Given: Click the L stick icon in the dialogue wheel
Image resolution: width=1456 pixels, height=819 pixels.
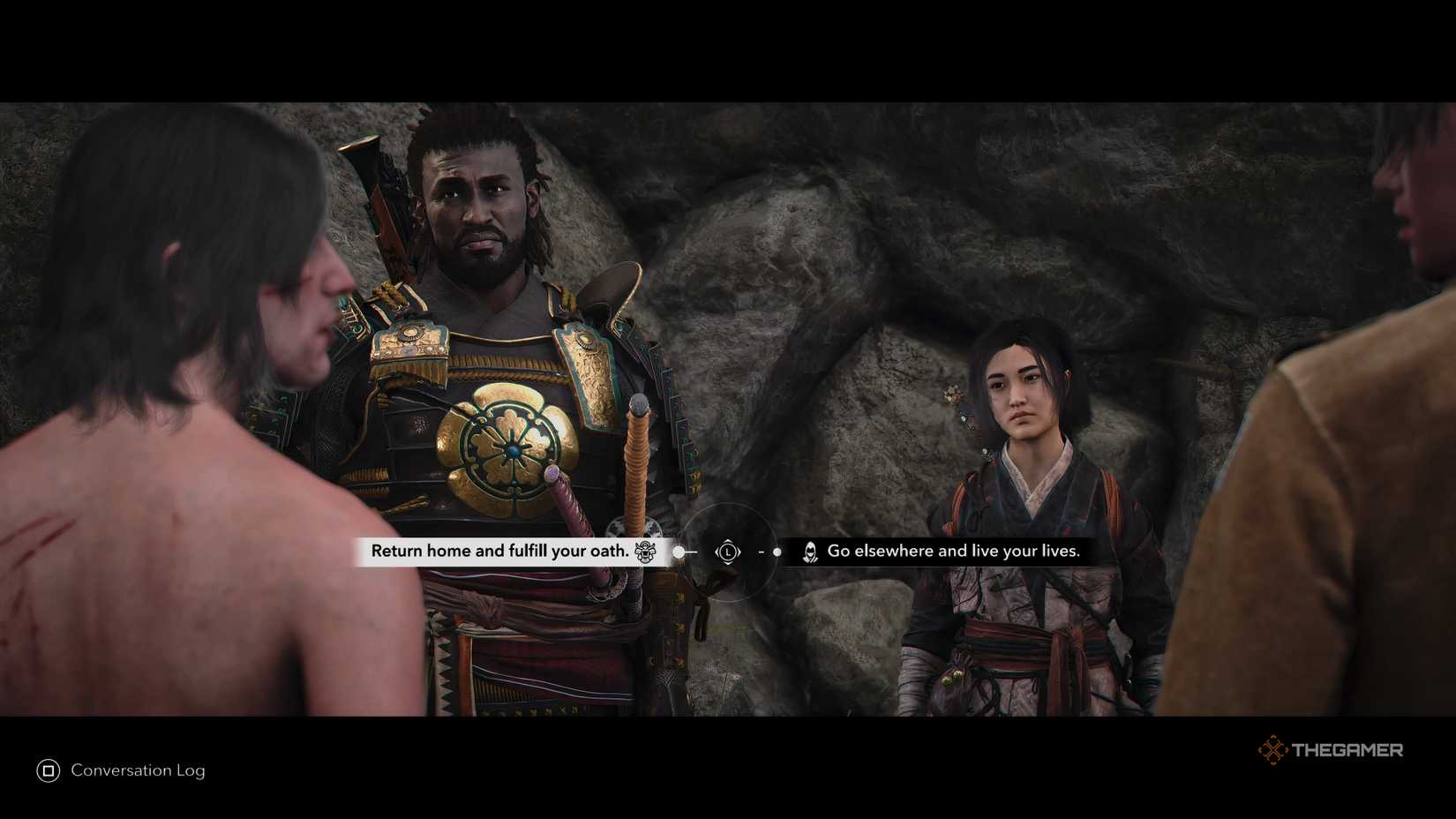Looking at the screenshot, I should coord(728,552).
